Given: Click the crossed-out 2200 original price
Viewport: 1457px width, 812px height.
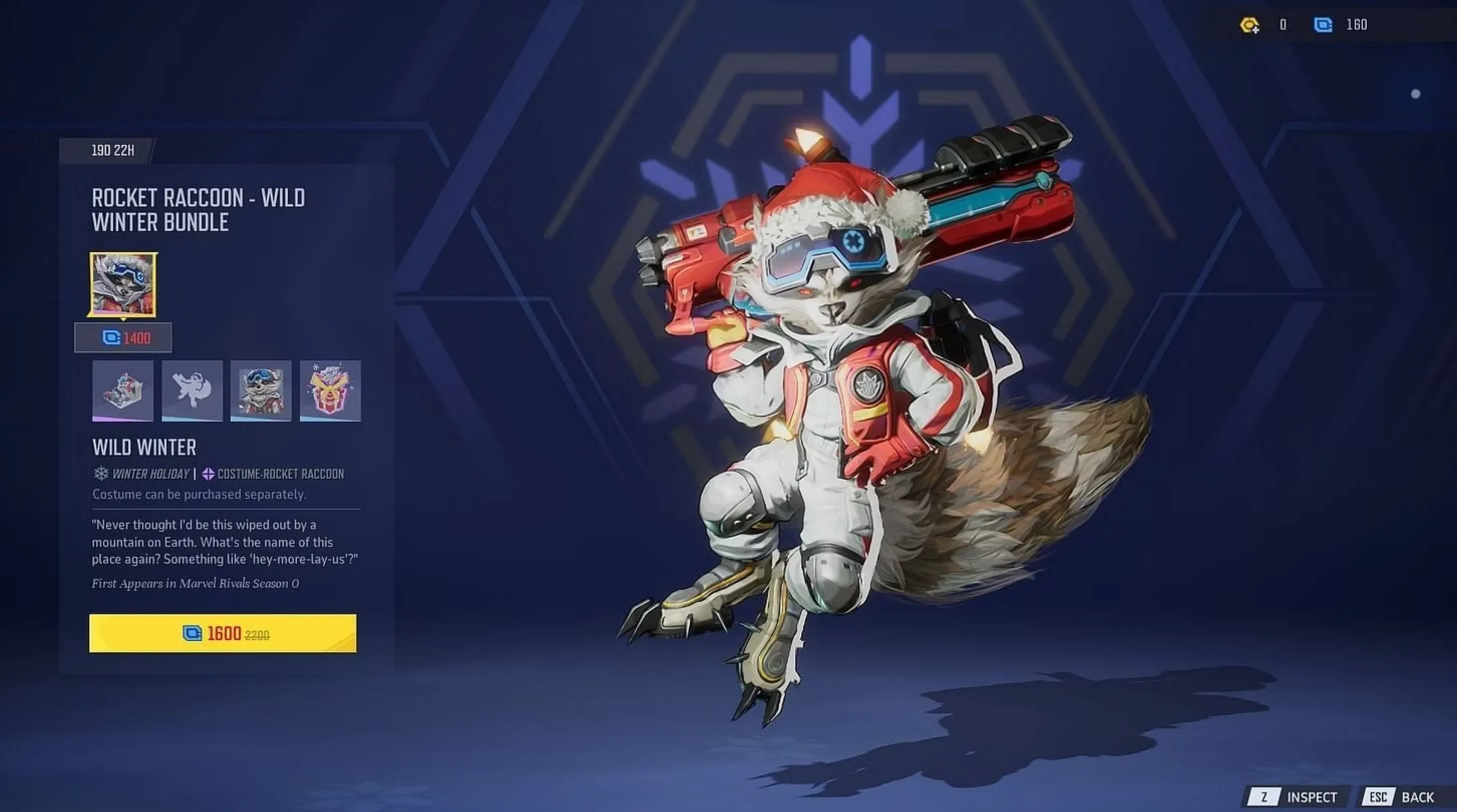Looking at the screenshot, I should pyautogui.click(x=257, y=636).
